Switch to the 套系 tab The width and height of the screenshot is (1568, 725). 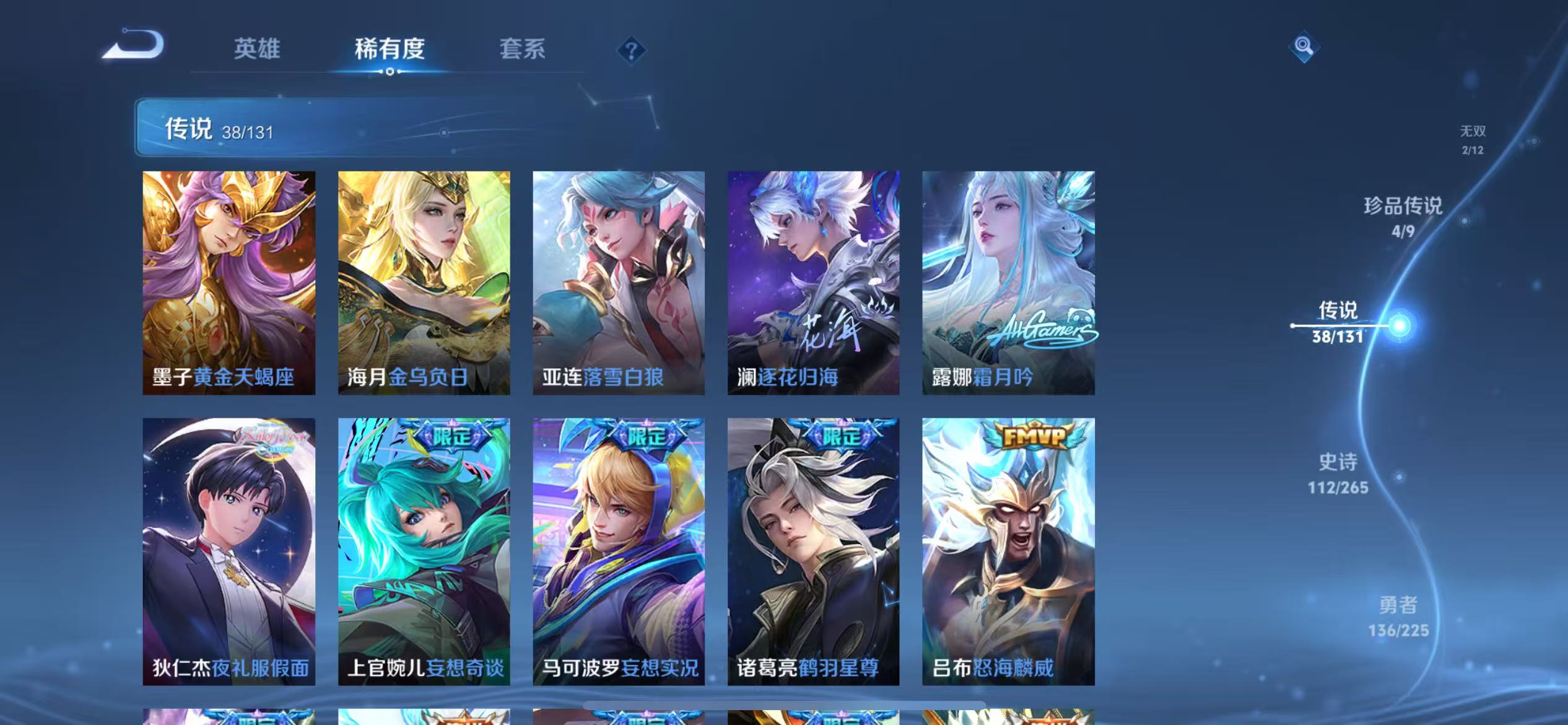pos(522,49)
